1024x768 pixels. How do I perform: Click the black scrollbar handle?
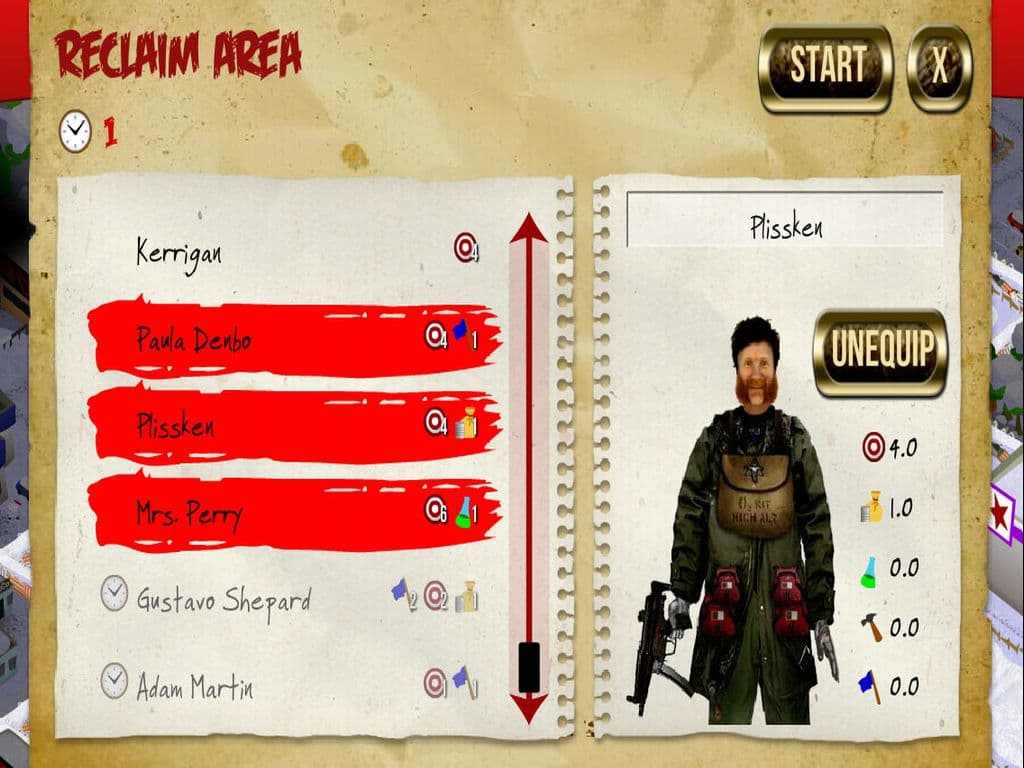pyautogui.click(x=529, y=666)
